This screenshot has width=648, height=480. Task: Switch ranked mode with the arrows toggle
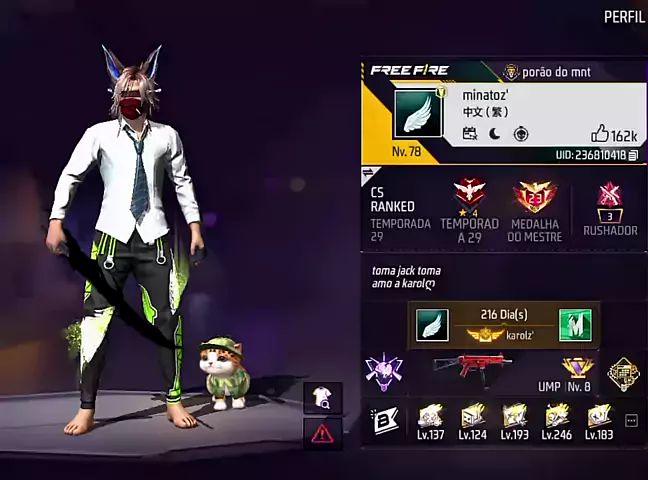[367, 174]
